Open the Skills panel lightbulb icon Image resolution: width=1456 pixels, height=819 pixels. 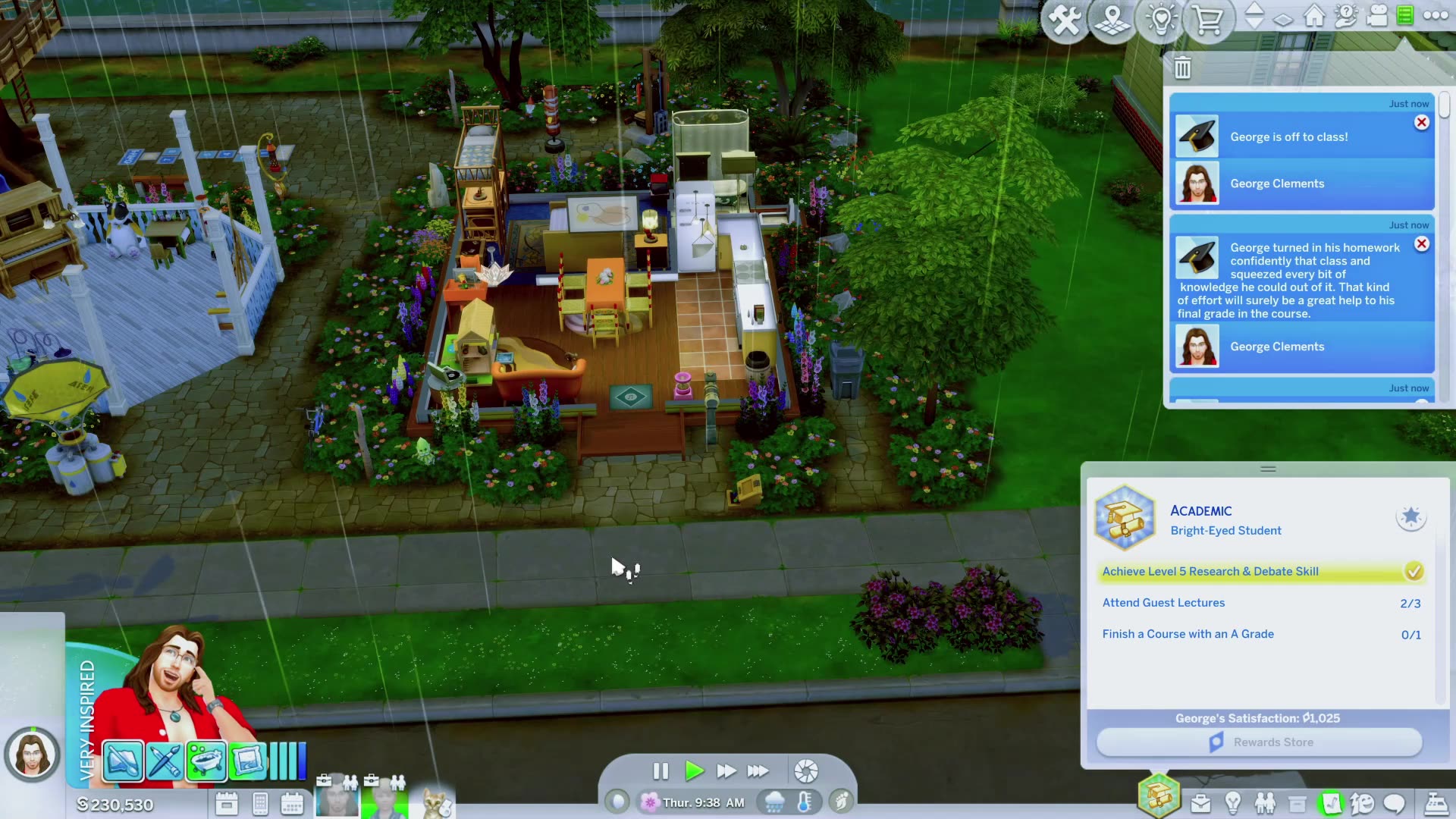(x=1232, y=802)
